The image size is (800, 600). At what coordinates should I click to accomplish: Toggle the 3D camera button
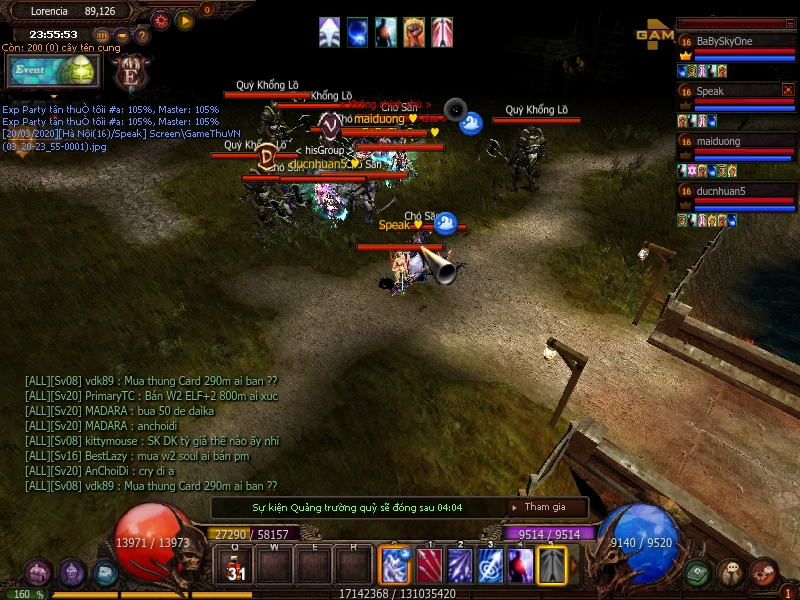(101, 36)
